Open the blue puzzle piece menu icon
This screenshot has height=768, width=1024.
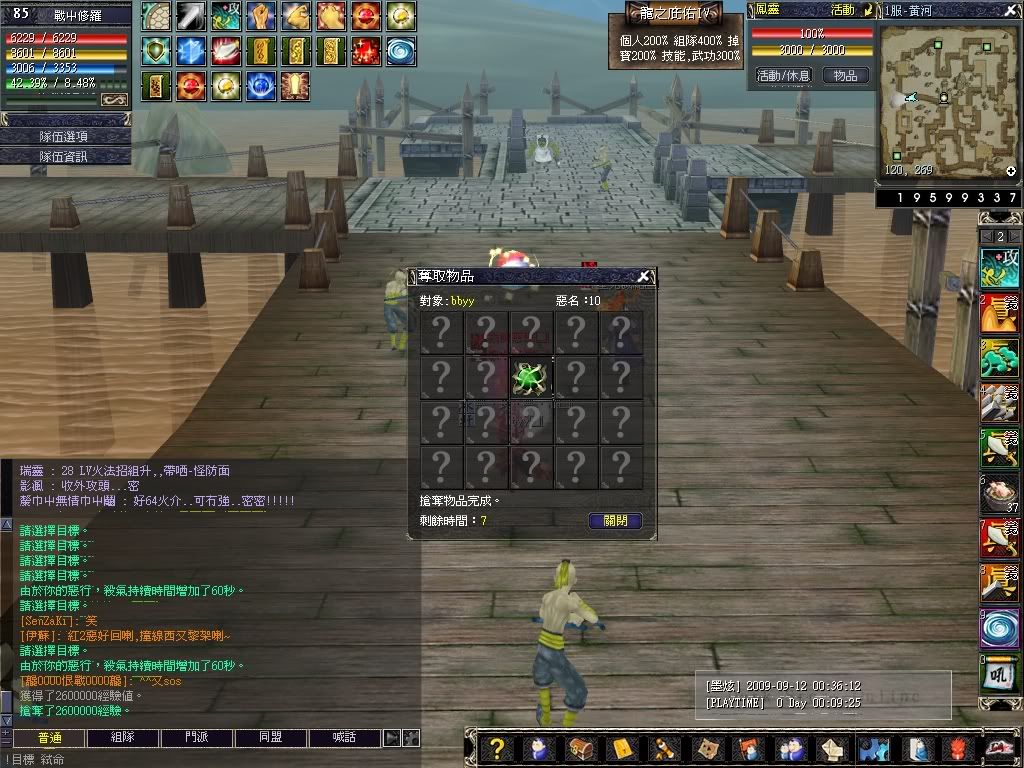(x=874, y=748)
